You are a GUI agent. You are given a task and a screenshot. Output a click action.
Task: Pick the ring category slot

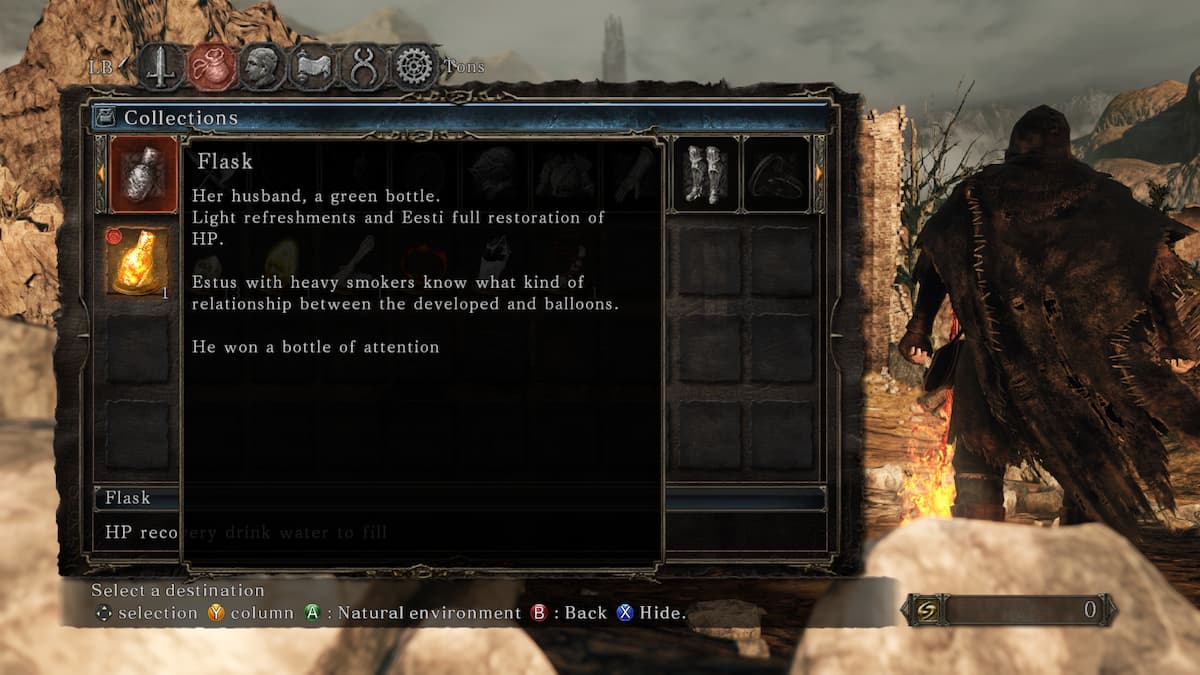pos(776,175)
